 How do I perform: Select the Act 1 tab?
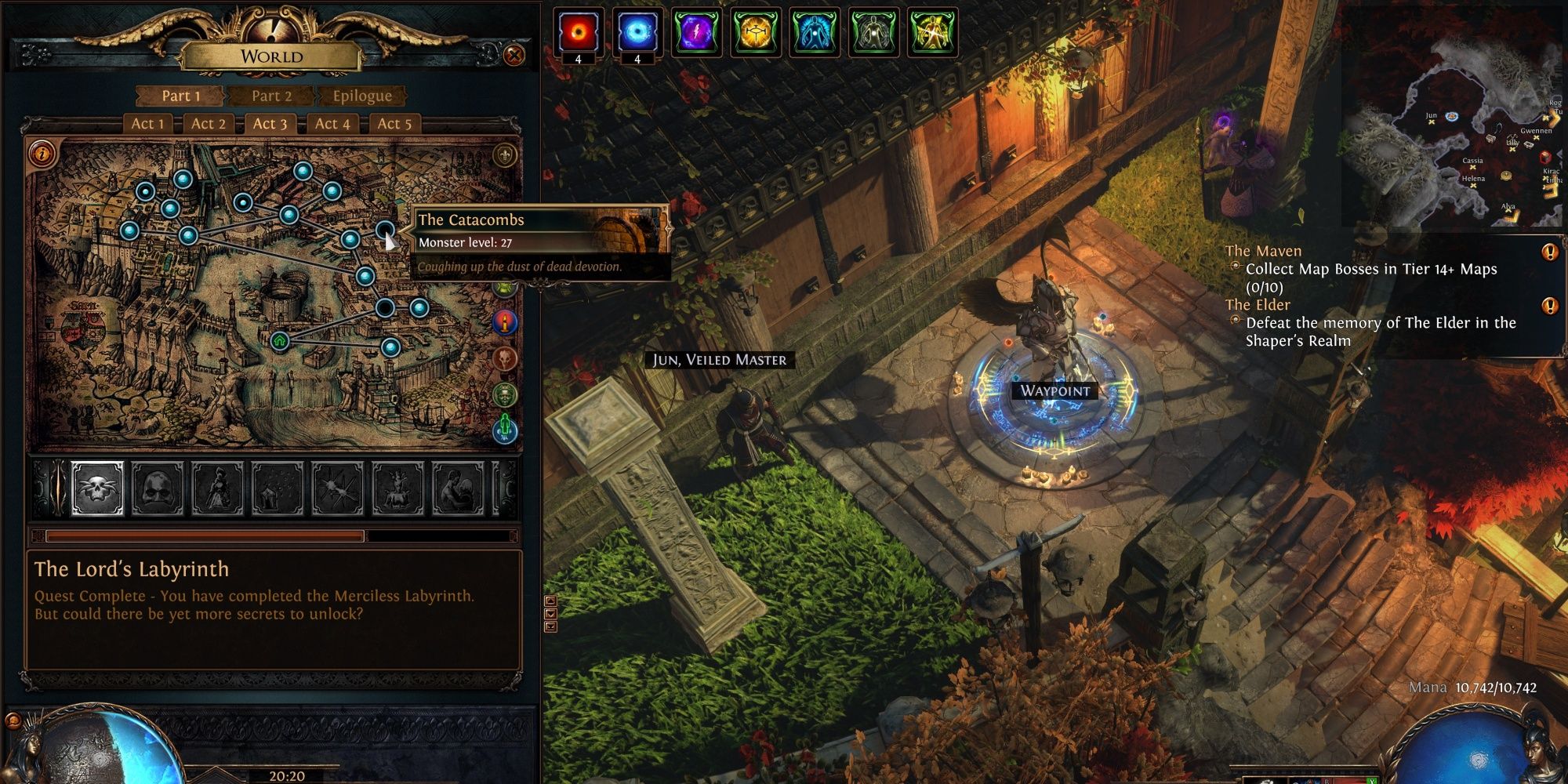point(147,123)
